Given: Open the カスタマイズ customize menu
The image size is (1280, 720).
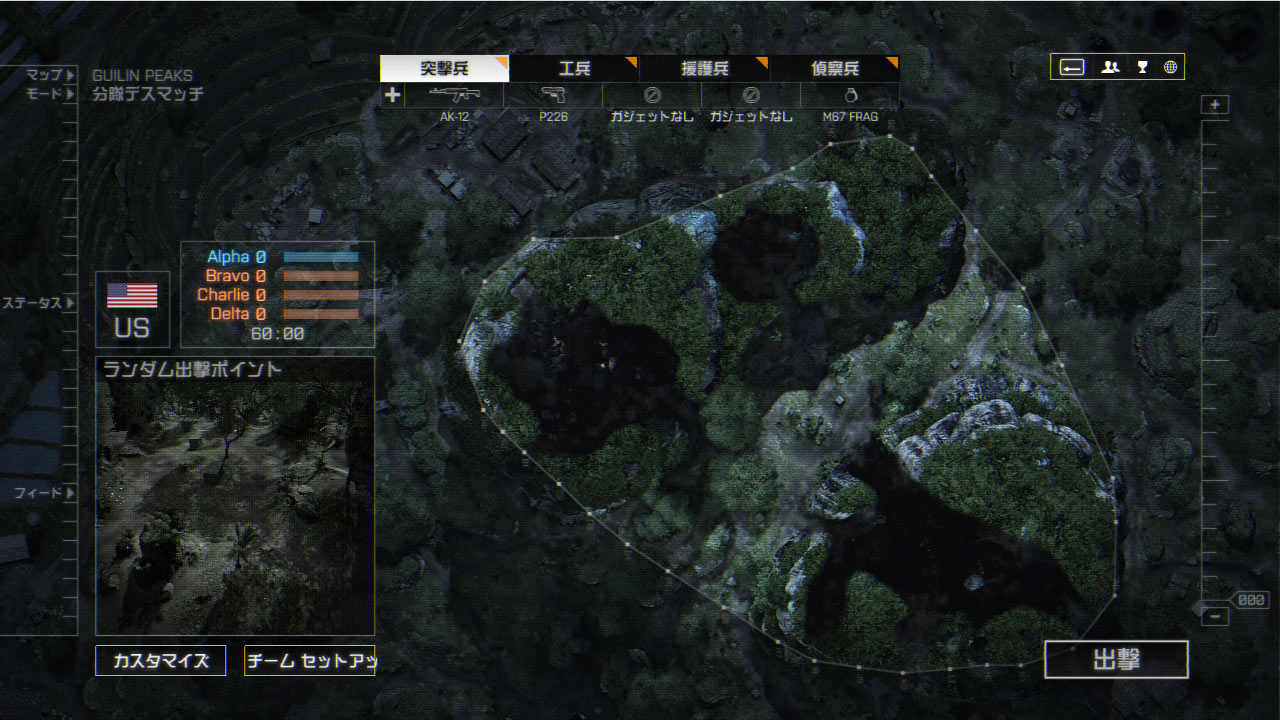Looking at the screenshot, I should pyautogui.click(x=161, y=661).
